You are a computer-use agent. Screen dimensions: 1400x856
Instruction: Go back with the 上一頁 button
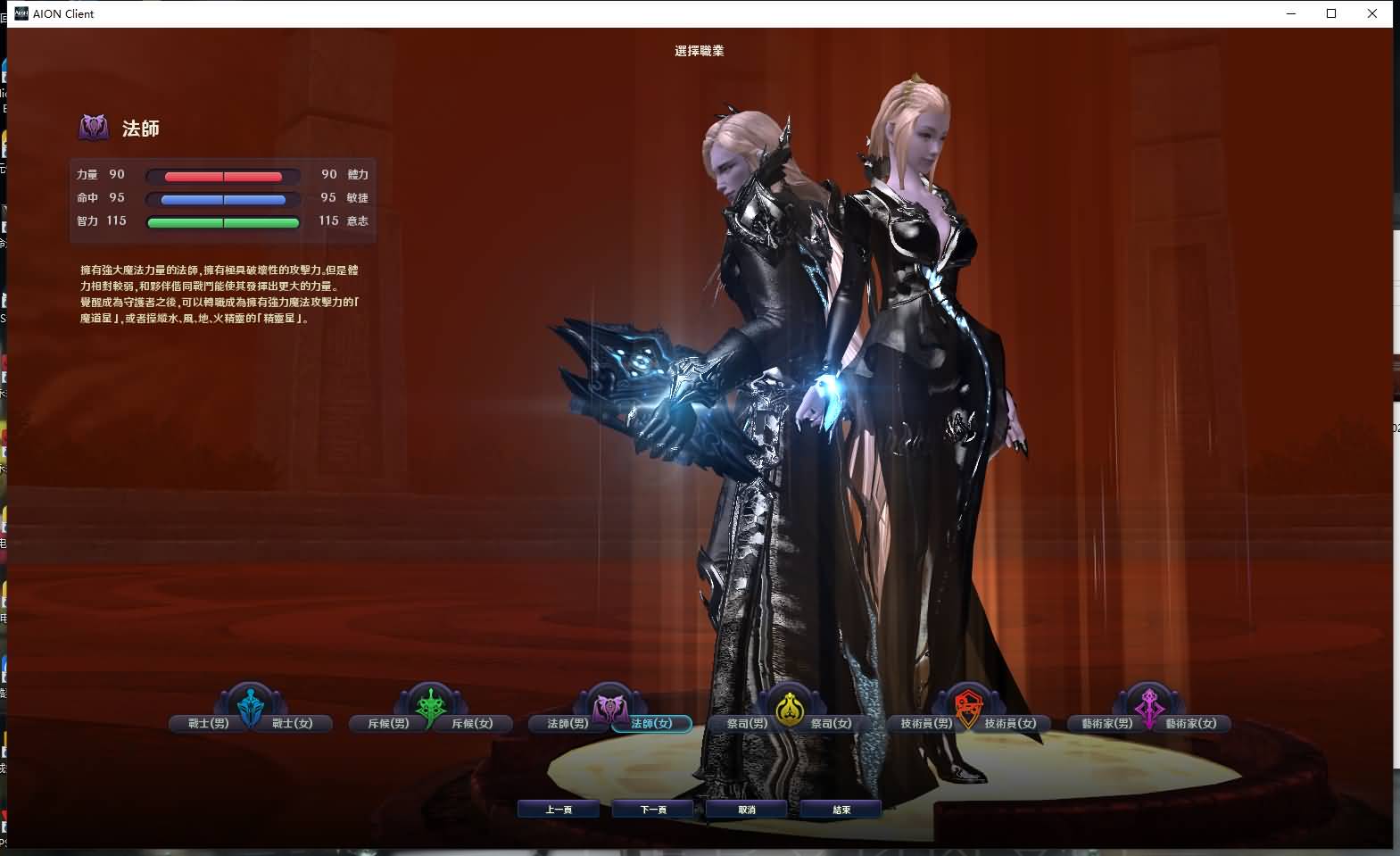(x=559, y=810)
